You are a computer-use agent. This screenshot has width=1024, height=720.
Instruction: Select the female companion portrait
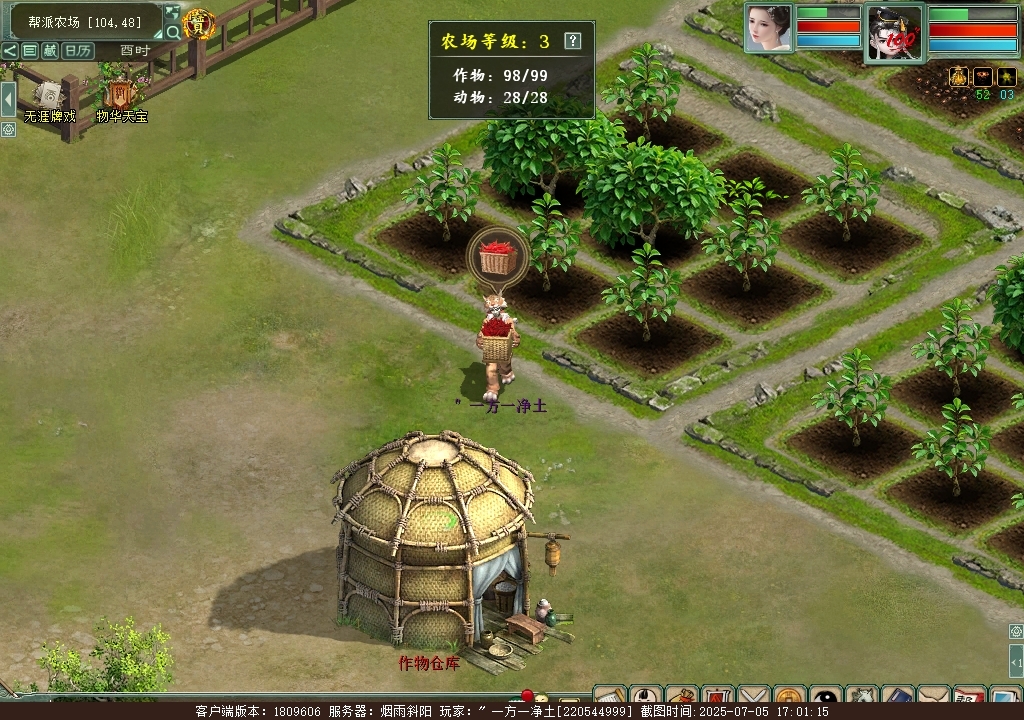tap(768, 27)
